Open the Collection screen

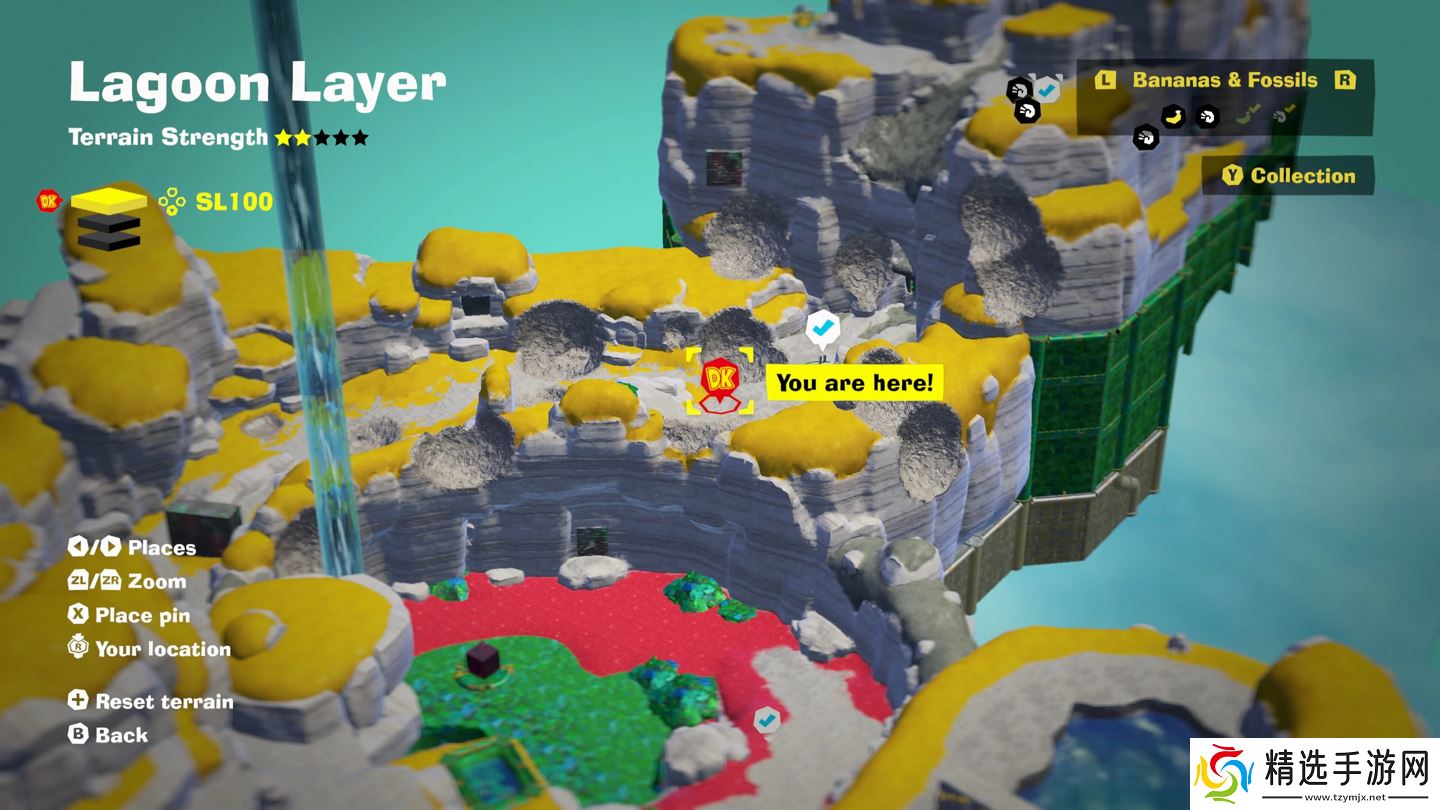(1289, 176)
